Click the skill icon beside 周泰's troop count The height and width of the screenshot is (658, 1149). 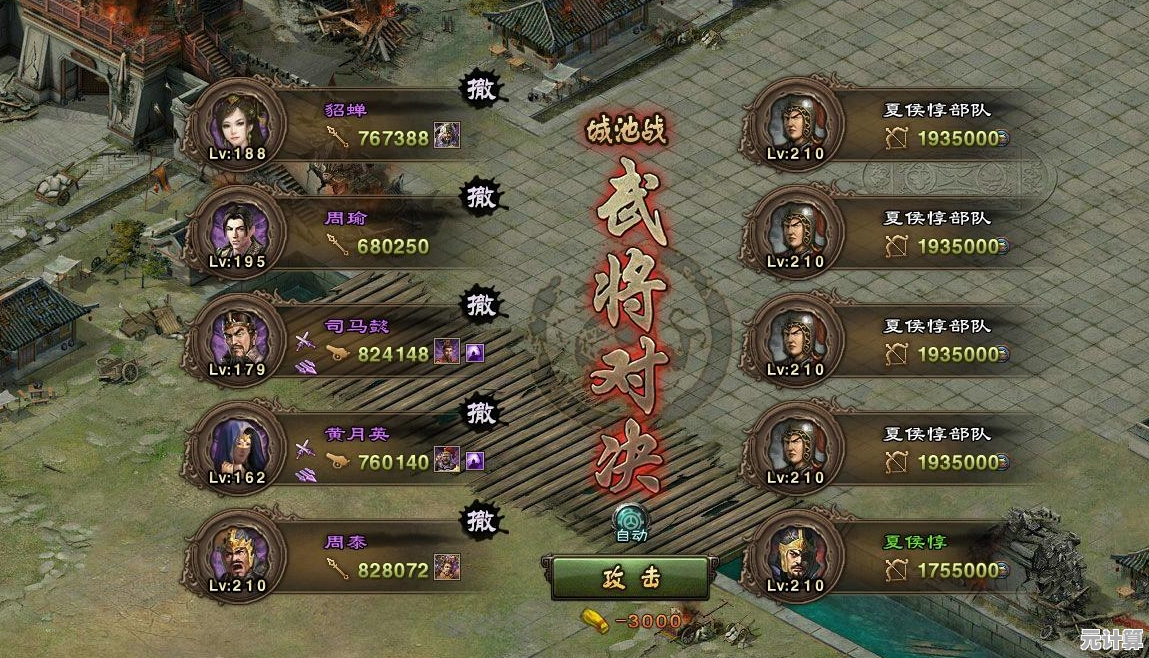click(x=446, y=569)
